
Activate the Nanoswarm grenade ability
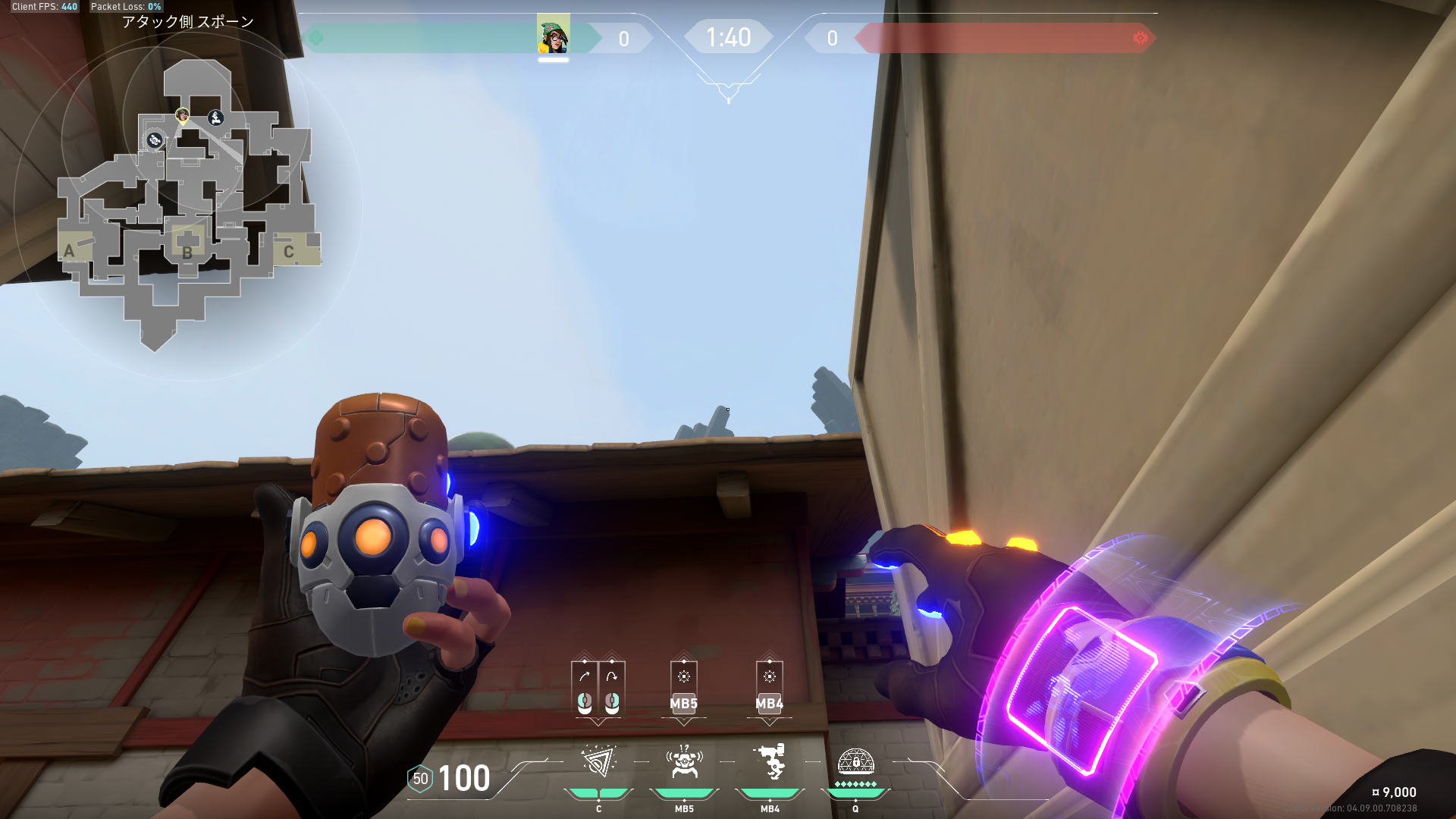coord(598,762)
